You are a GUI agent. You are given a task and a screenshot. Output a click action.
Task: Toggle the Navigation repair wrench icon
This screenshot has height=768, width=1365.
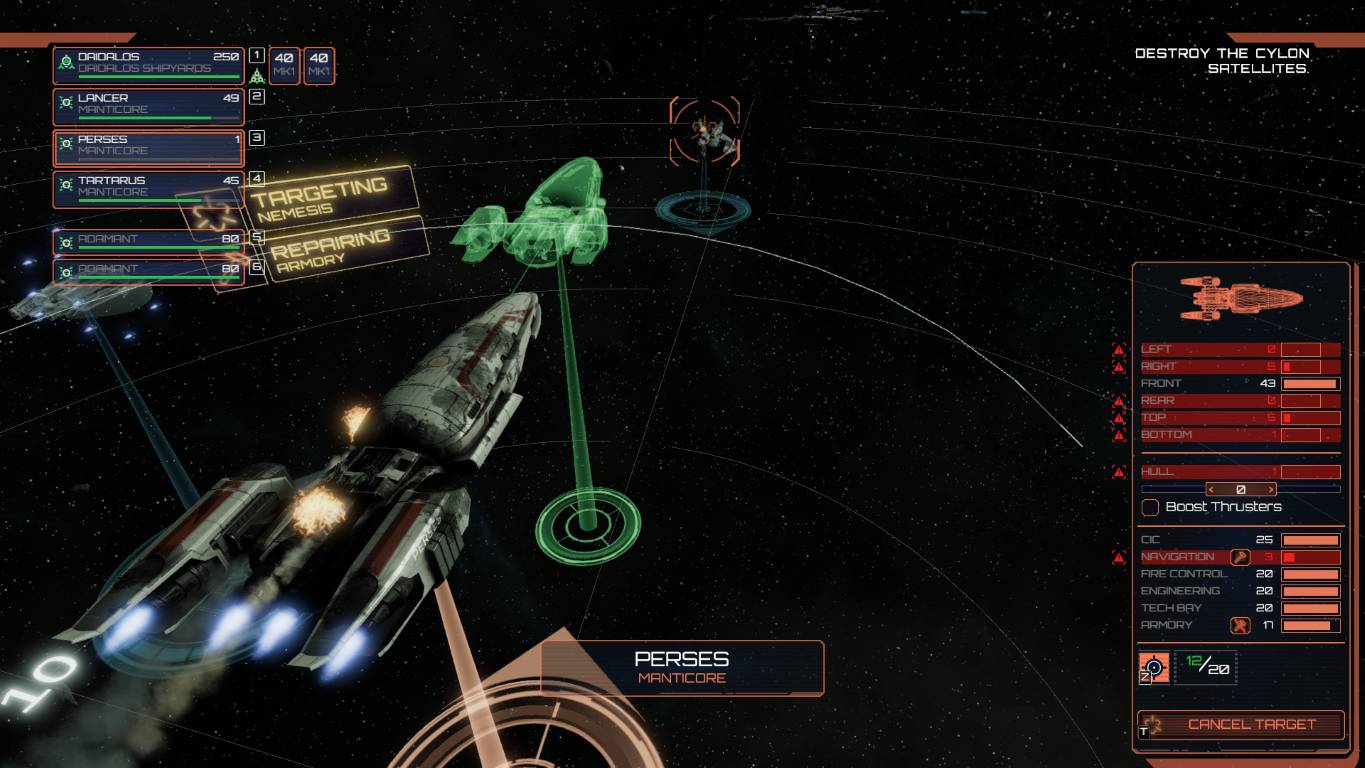coord(1240,557)
